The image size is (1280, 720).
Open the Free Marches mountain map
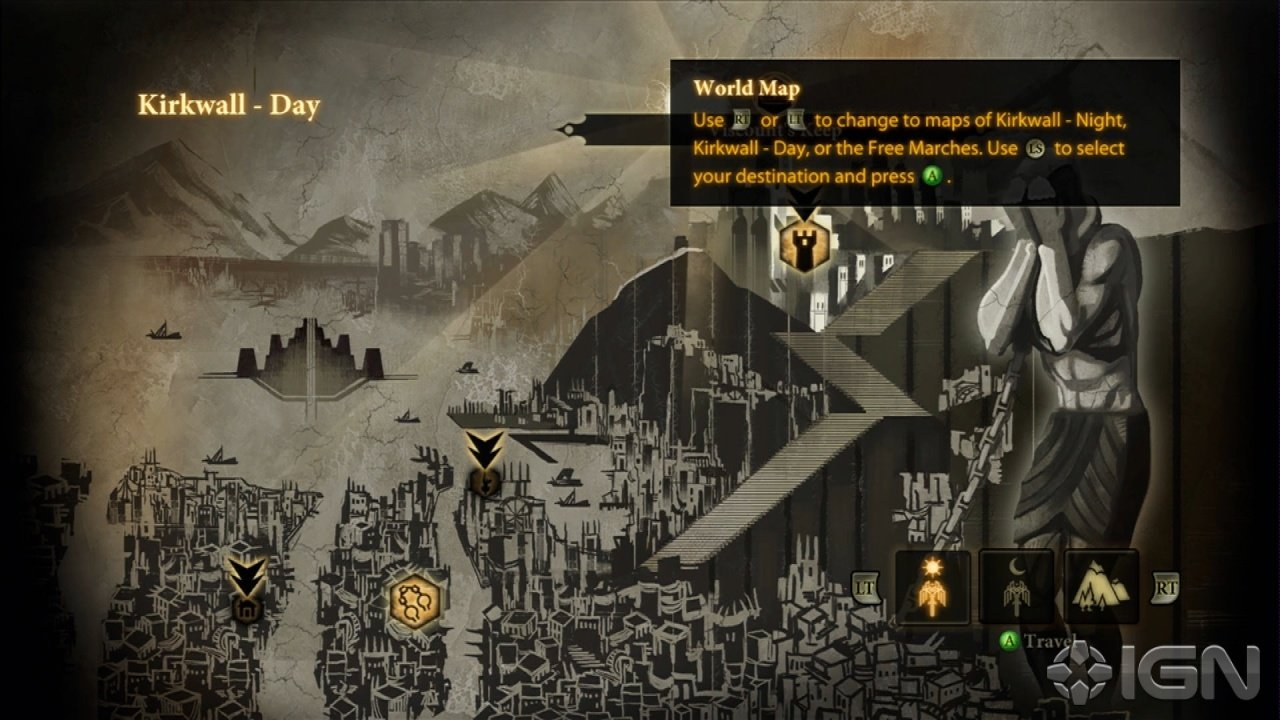coord(1101,587)
